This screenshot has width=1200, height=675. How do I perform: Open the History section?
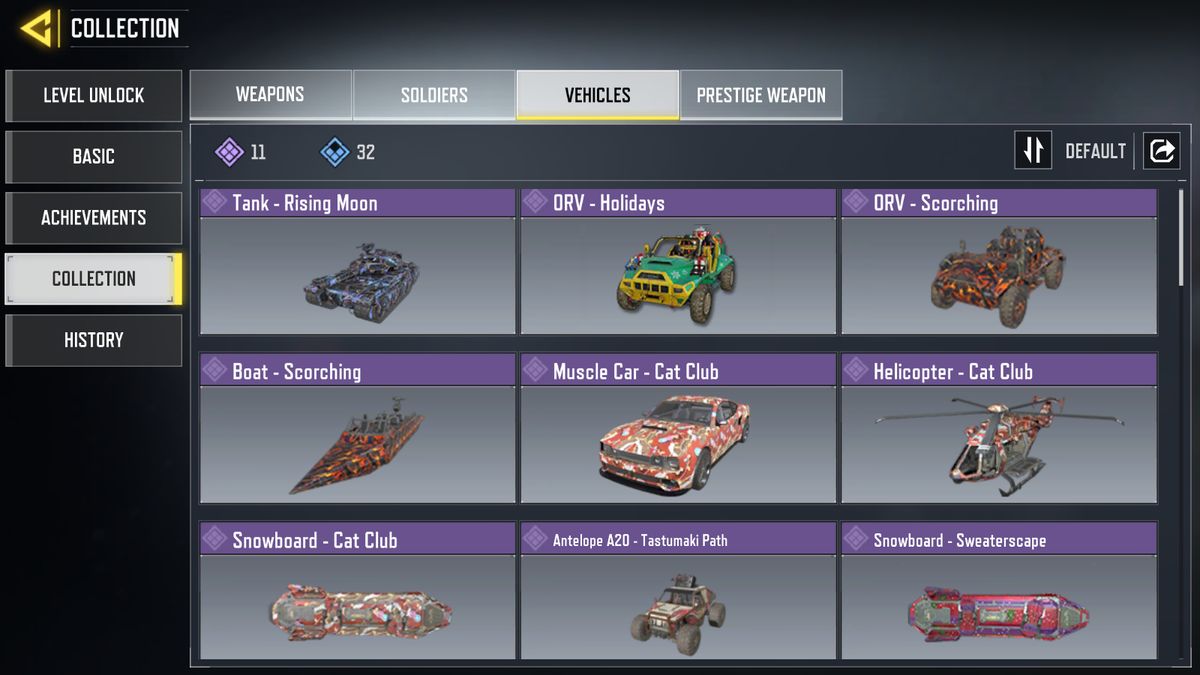coord(94,340)
